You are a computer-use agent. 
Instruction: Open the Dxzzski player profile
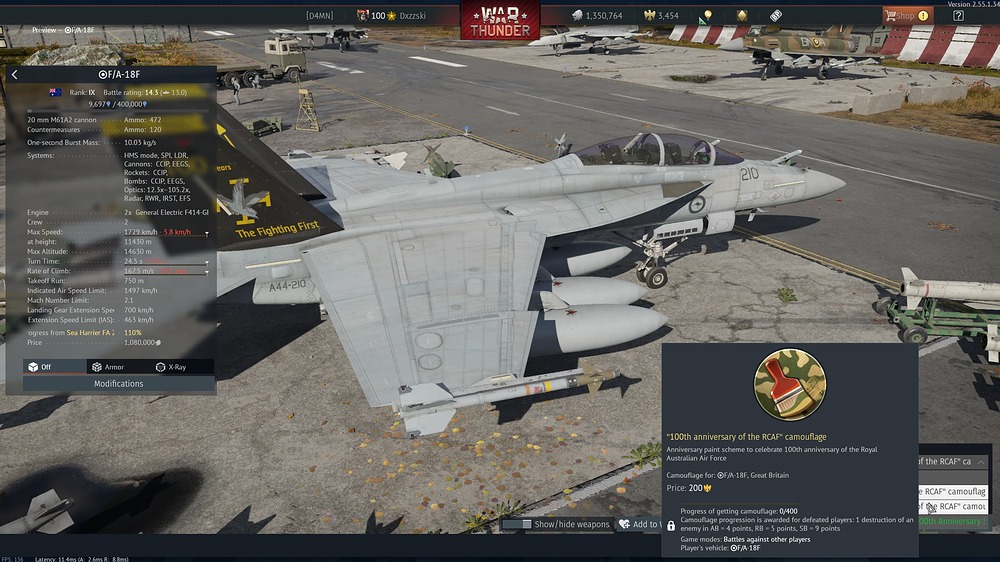coord(413,16)
